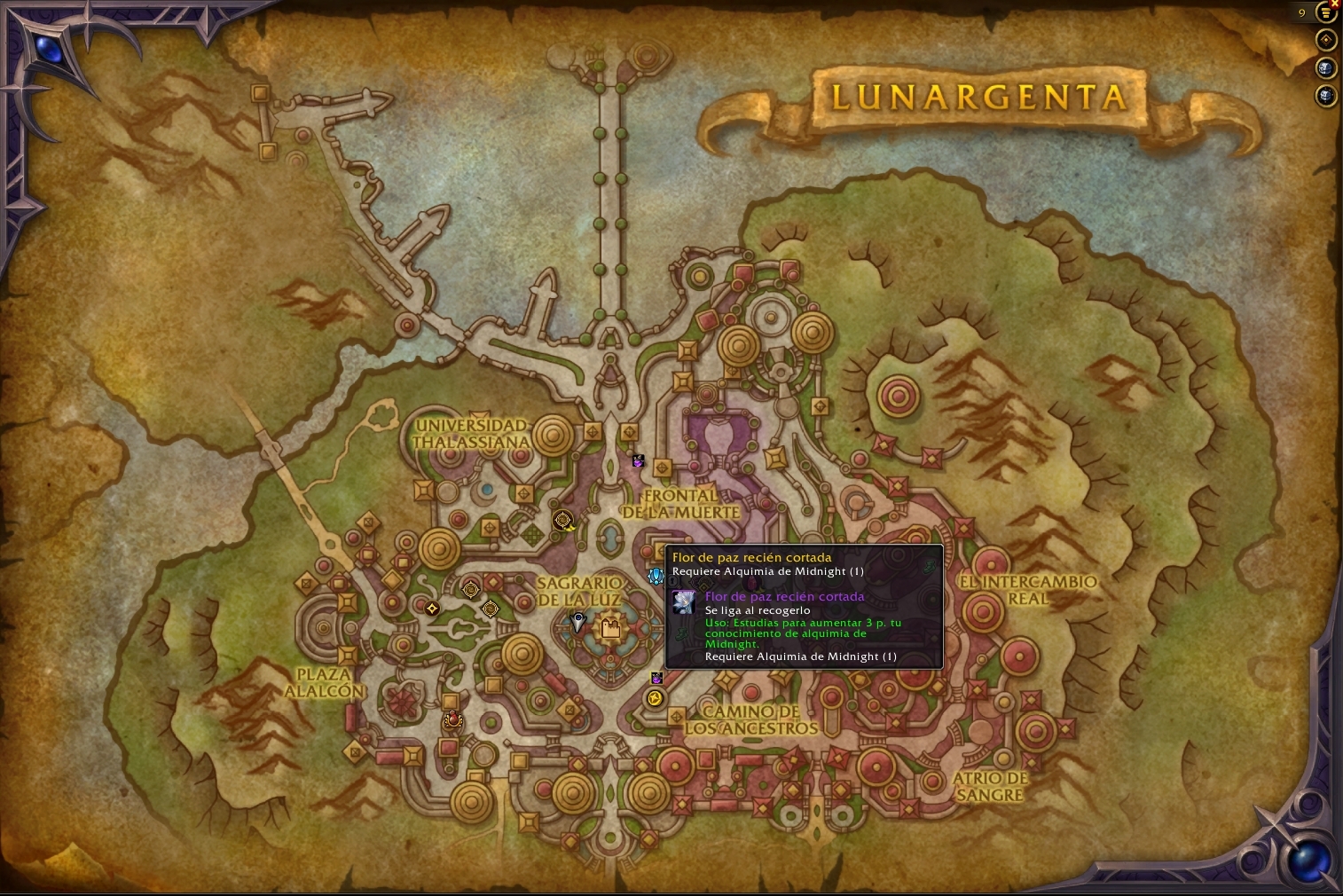Screen dimensions: 1343x896
Task: Select the swirl marker with the yellow arrow
Action: point(562,521)
